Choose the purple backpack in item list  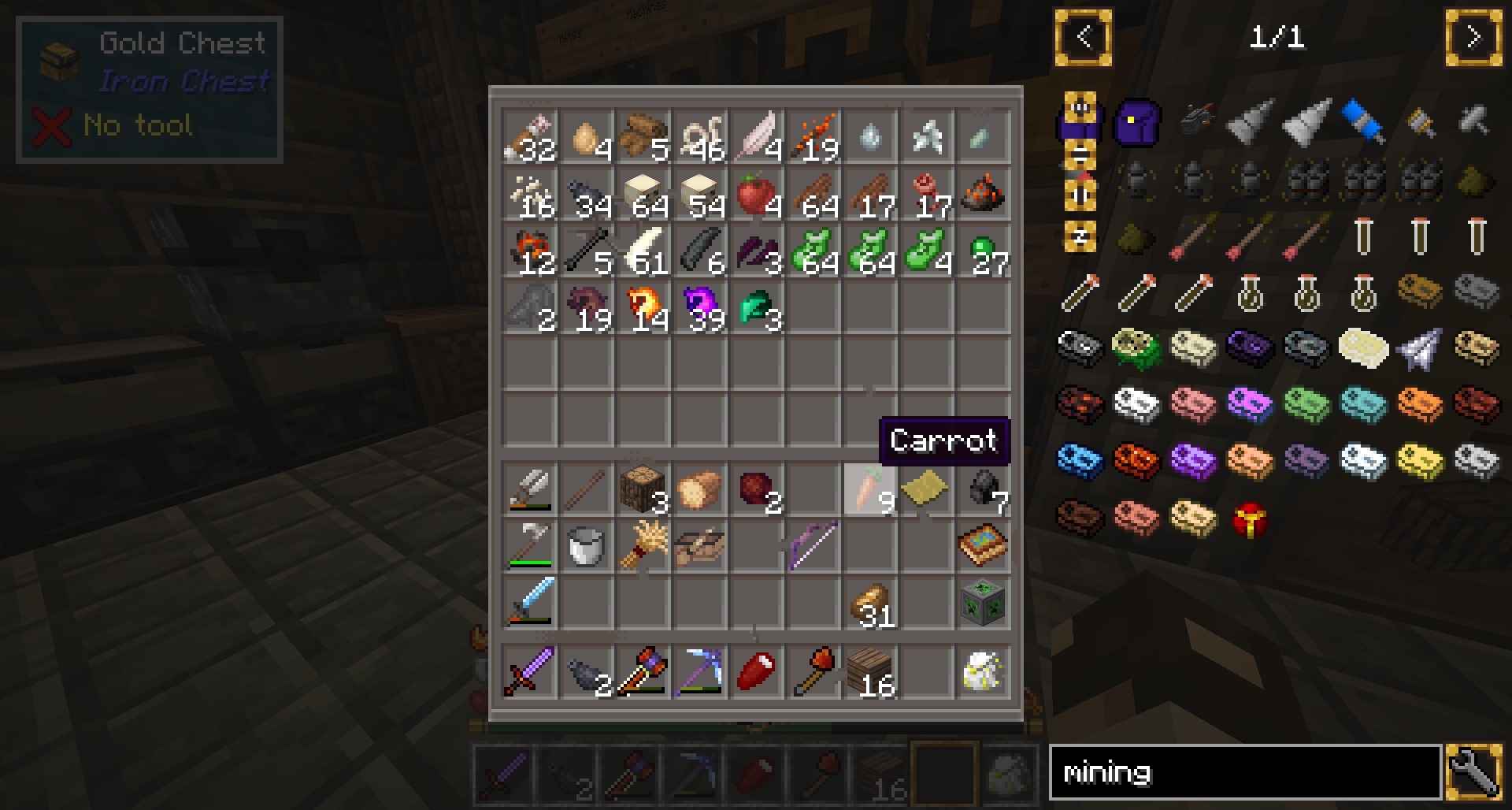1136,122
